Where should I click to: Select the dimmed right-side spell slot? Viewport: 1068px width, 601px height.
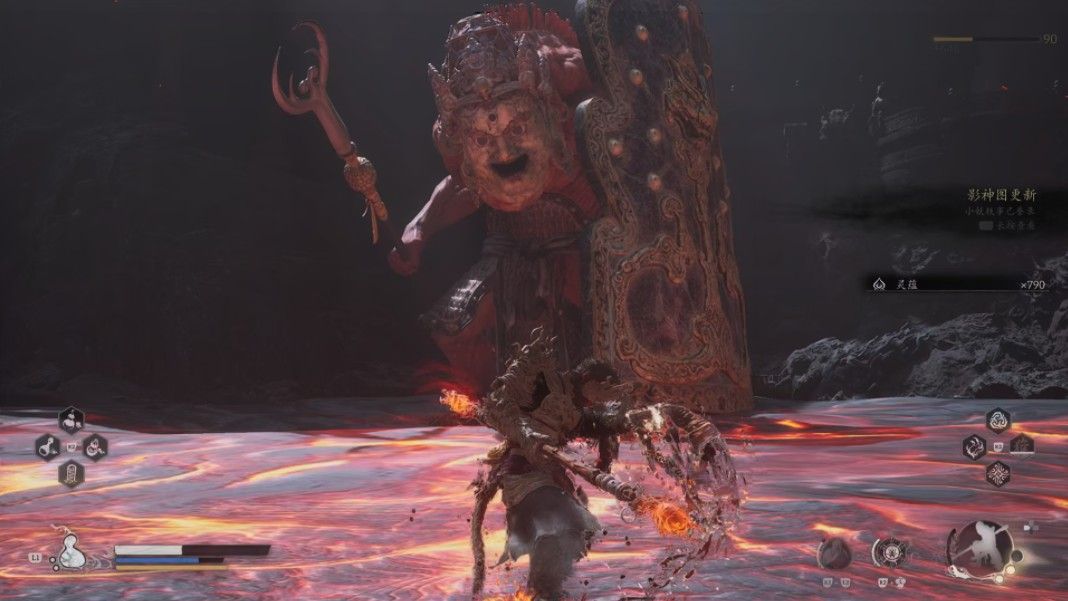click(x=1022, y=446)
